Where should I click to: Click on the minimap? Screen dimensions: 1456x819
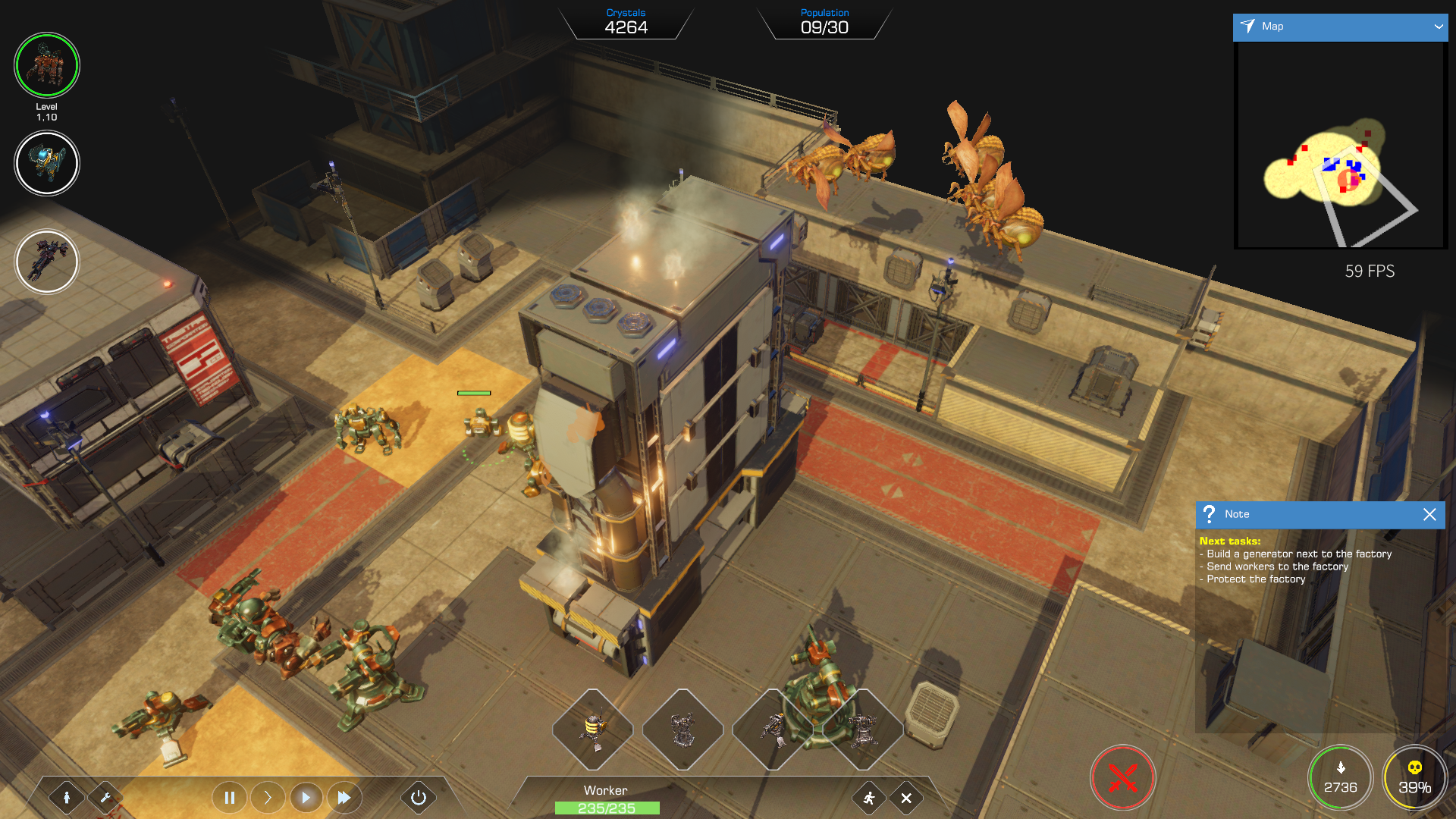pyautogui.click(x=1340, y=145)
